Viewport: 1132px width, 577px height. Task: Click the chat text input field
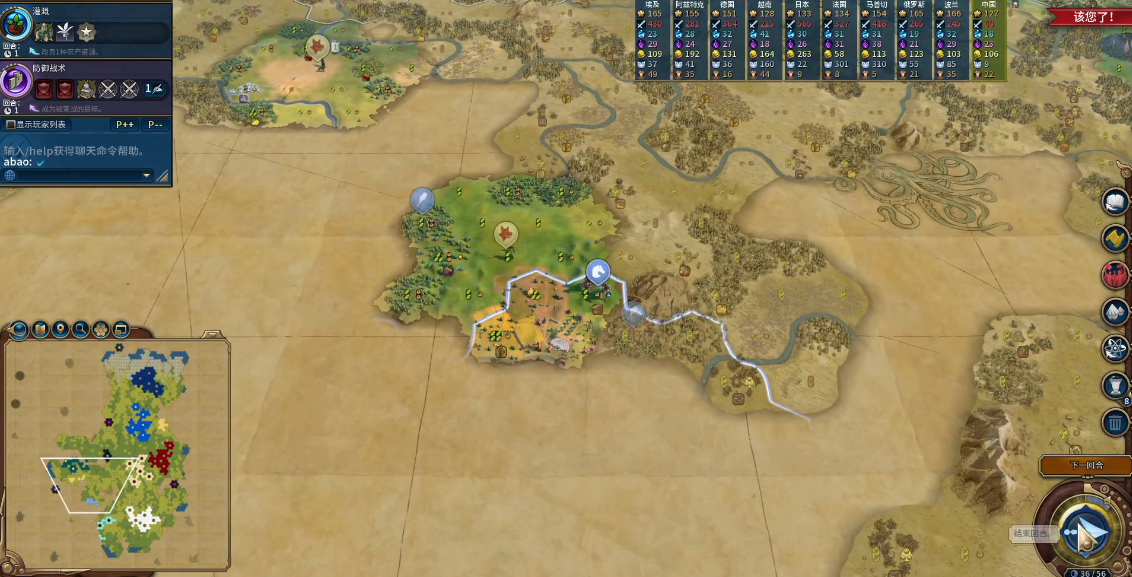[x=75, y=176]
